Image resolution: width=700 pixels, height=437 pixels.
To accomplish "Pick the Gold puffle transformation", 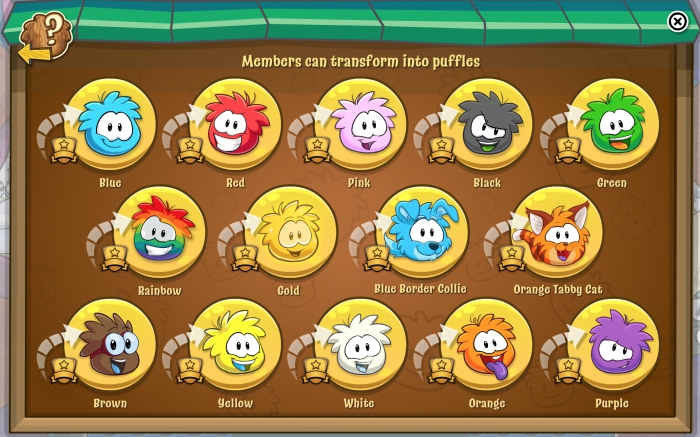I will point(289,232).
